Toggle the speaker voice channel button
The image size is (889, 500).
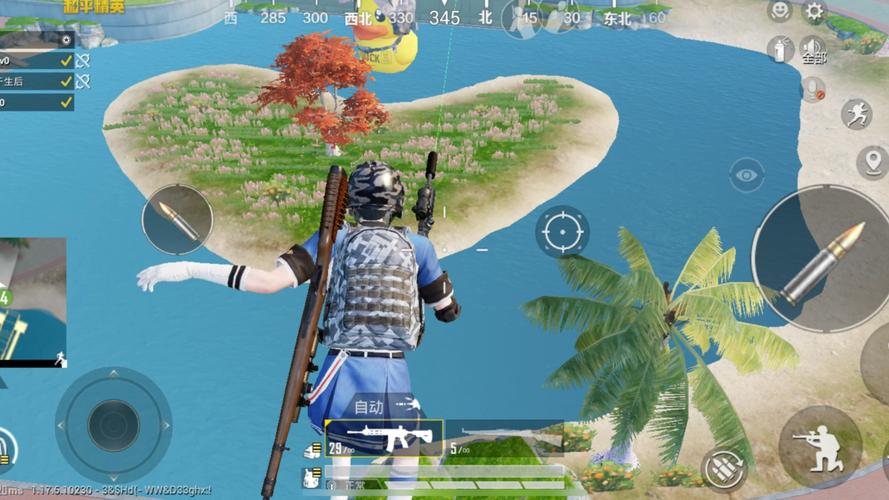(x=814, y=50)
